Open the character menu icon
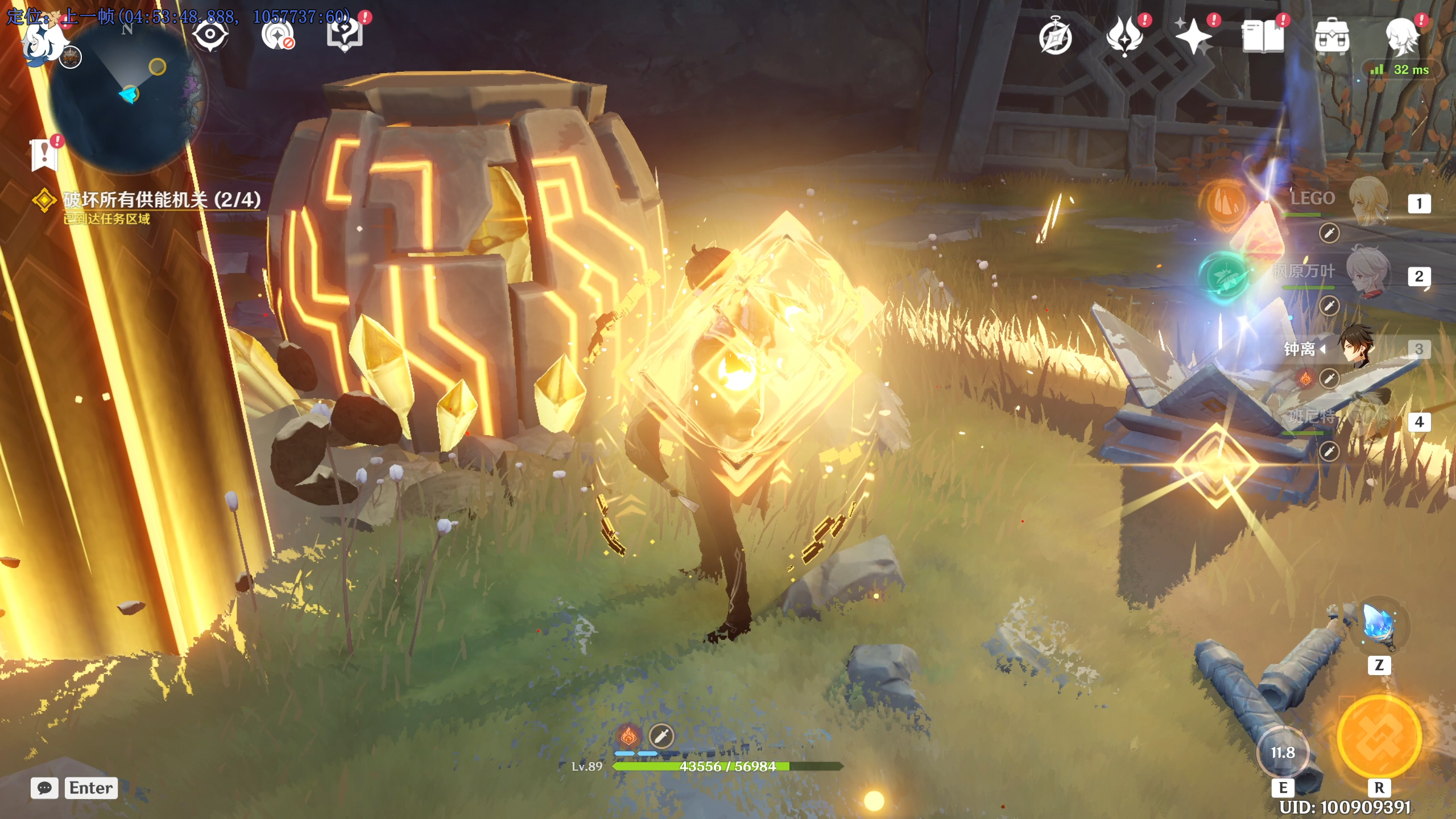The image size is (1456, 819). [1401, 38]
